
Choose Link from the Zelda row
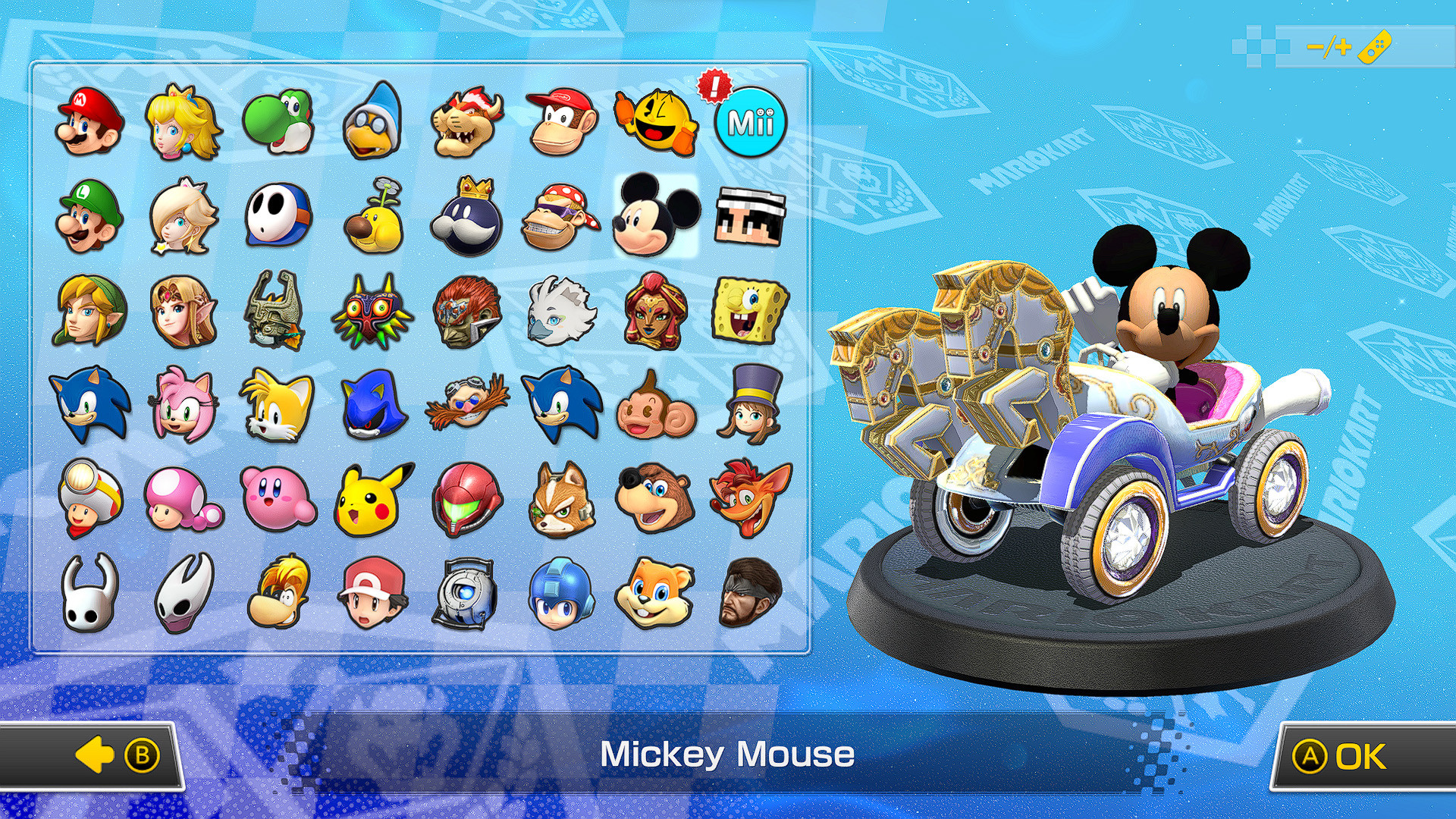(x=89, y=311)
